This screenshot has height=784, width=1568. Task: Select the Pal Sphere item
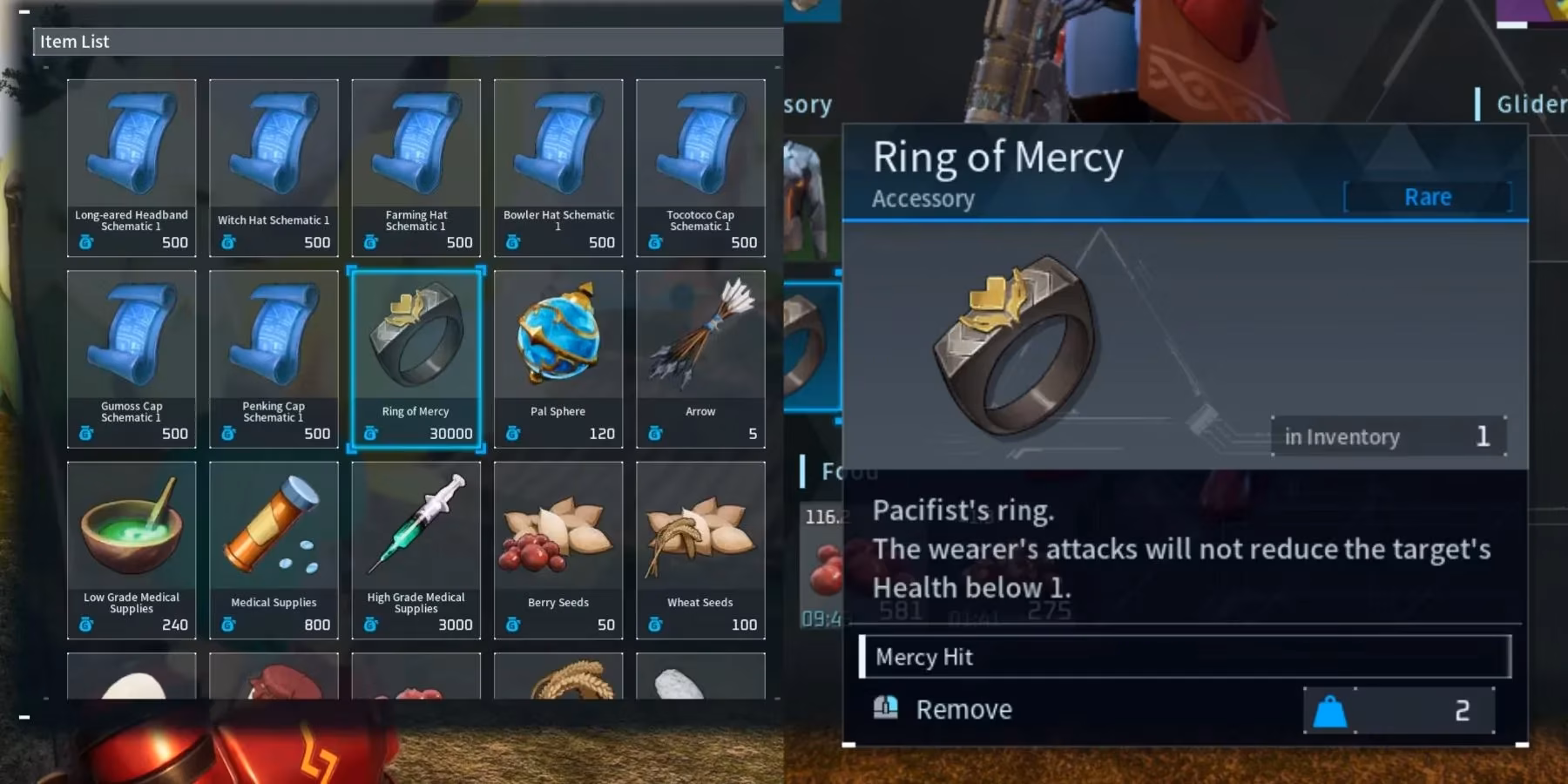pyautogui.click(x=558, y=357)
